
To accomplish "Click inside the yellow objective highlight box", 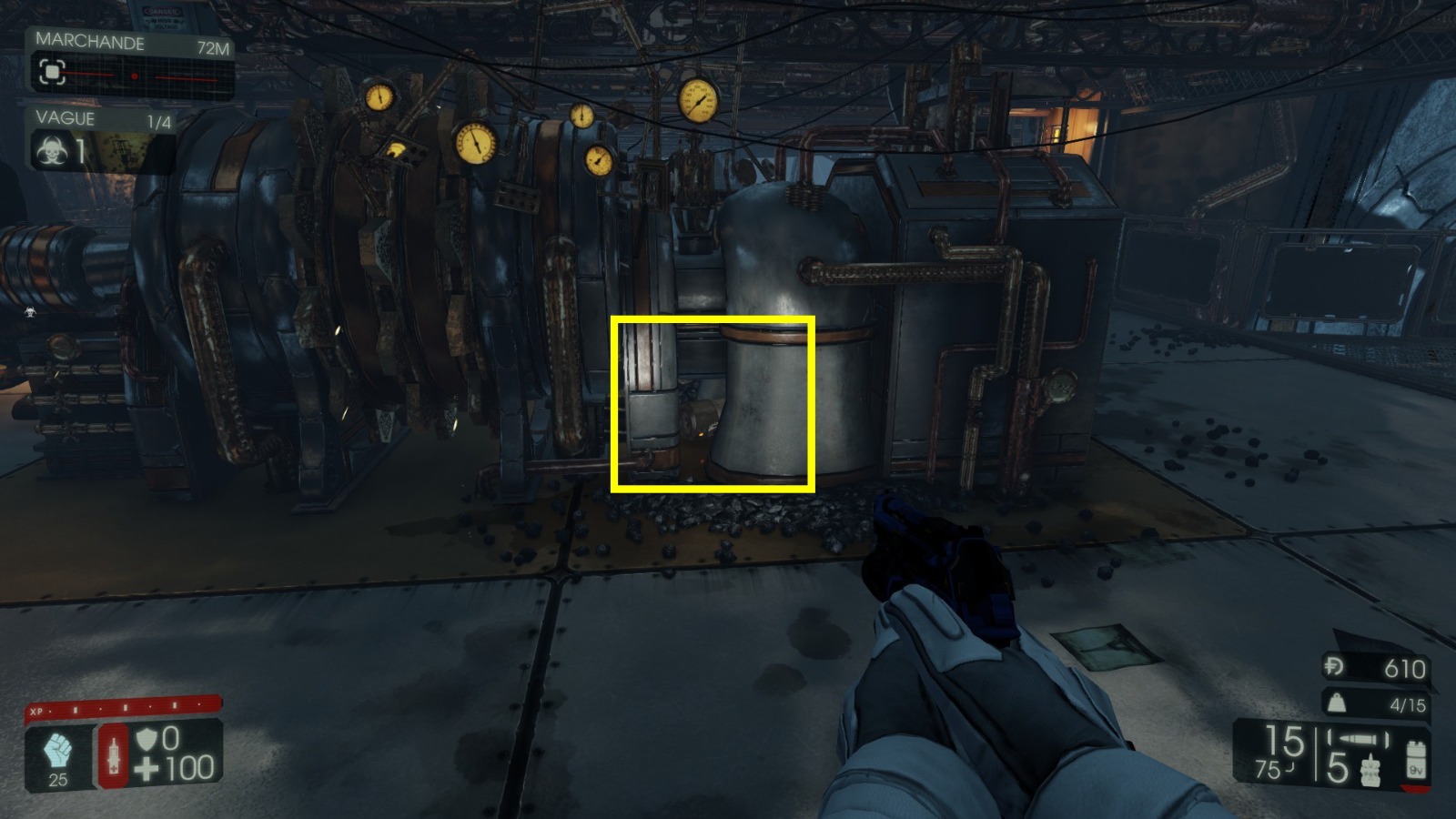I will (714, 405).
